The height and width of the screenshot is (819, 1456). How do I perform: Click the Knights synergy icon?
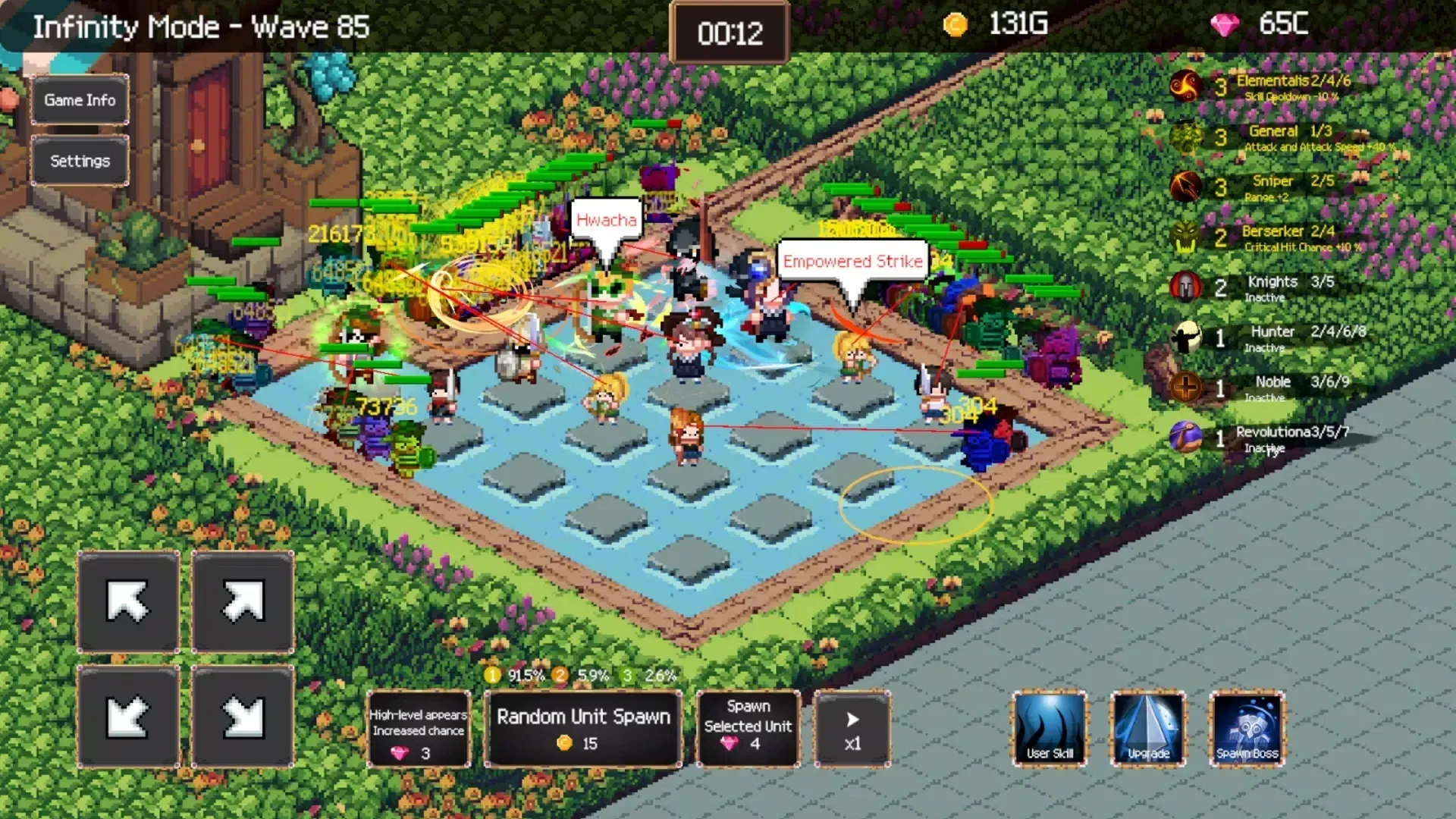[1185, 287]
